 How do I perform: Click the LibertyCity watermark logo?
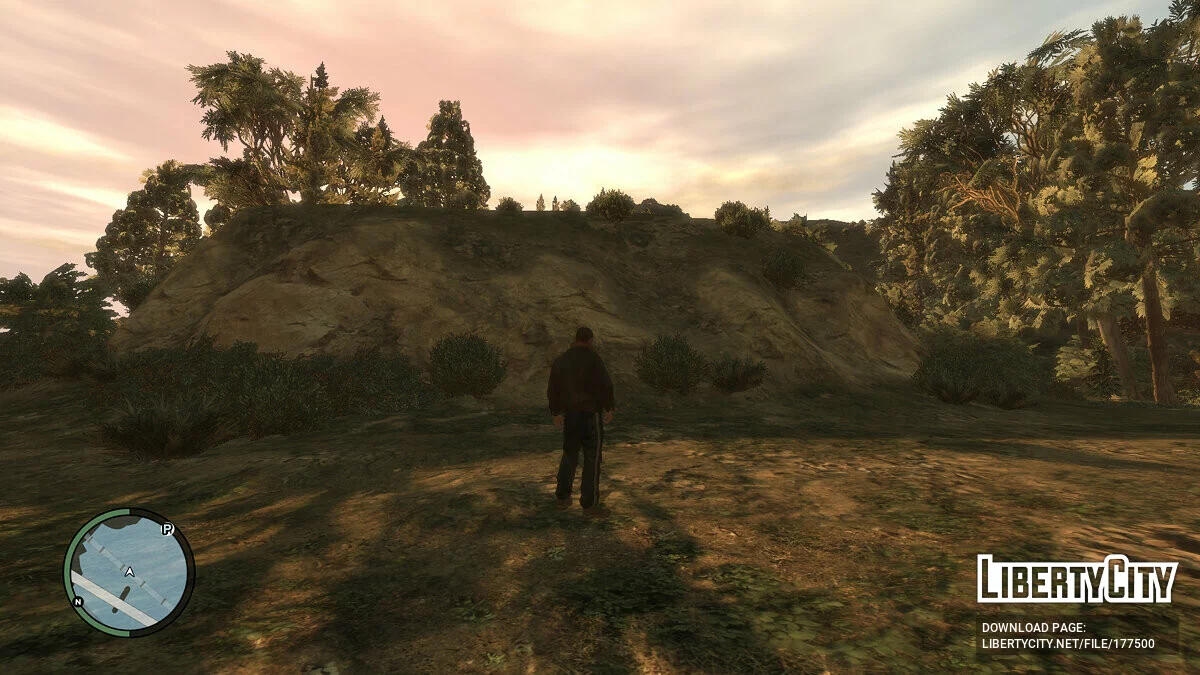click(x=1076, y=580)
